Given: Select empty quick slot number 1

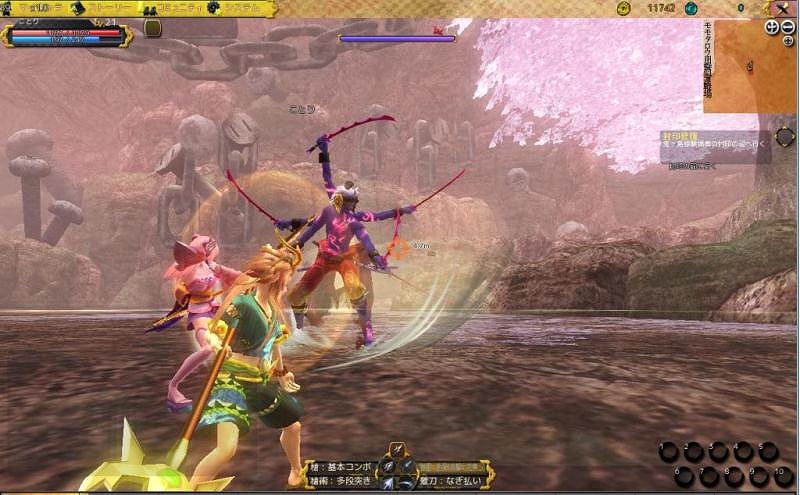Looking at the screenshot, I should [668, 452].
